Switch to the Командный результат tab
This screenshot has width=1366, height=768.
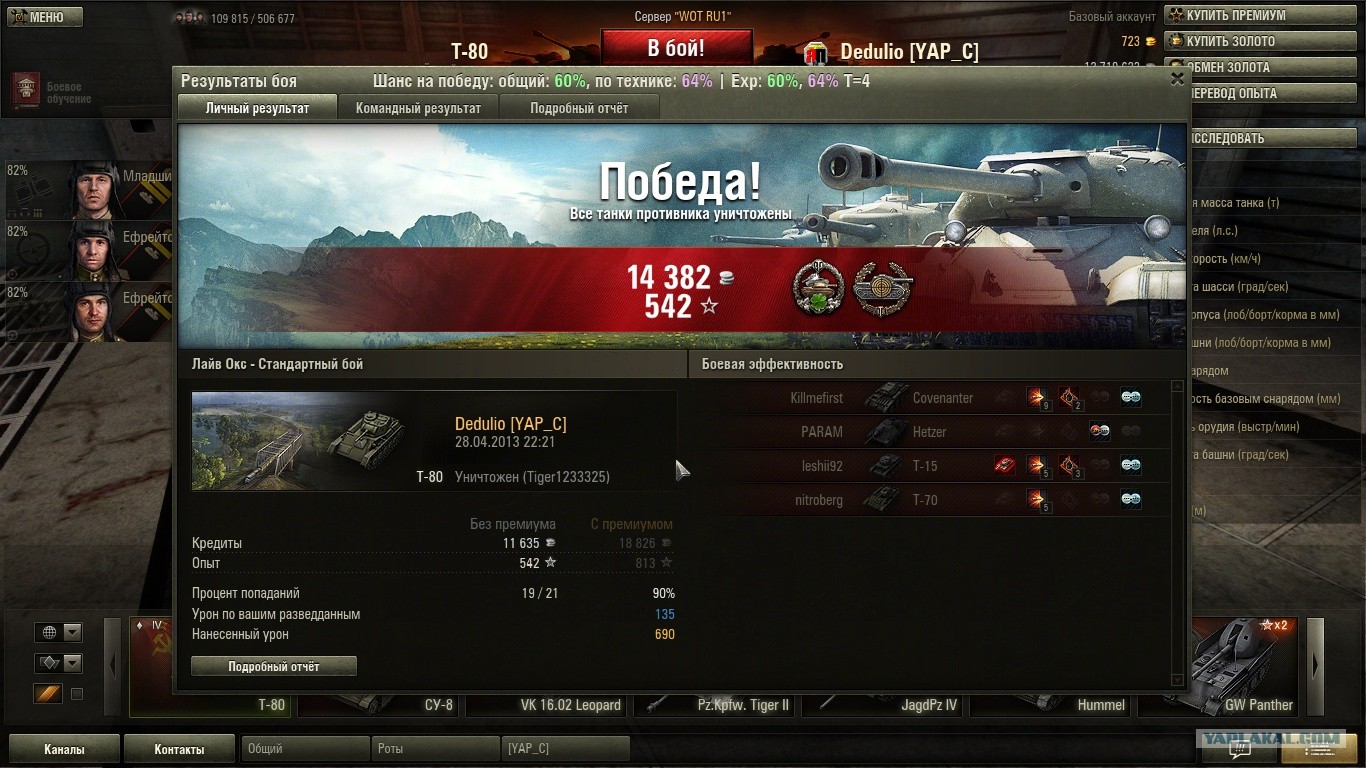click(x=418, y=108)
